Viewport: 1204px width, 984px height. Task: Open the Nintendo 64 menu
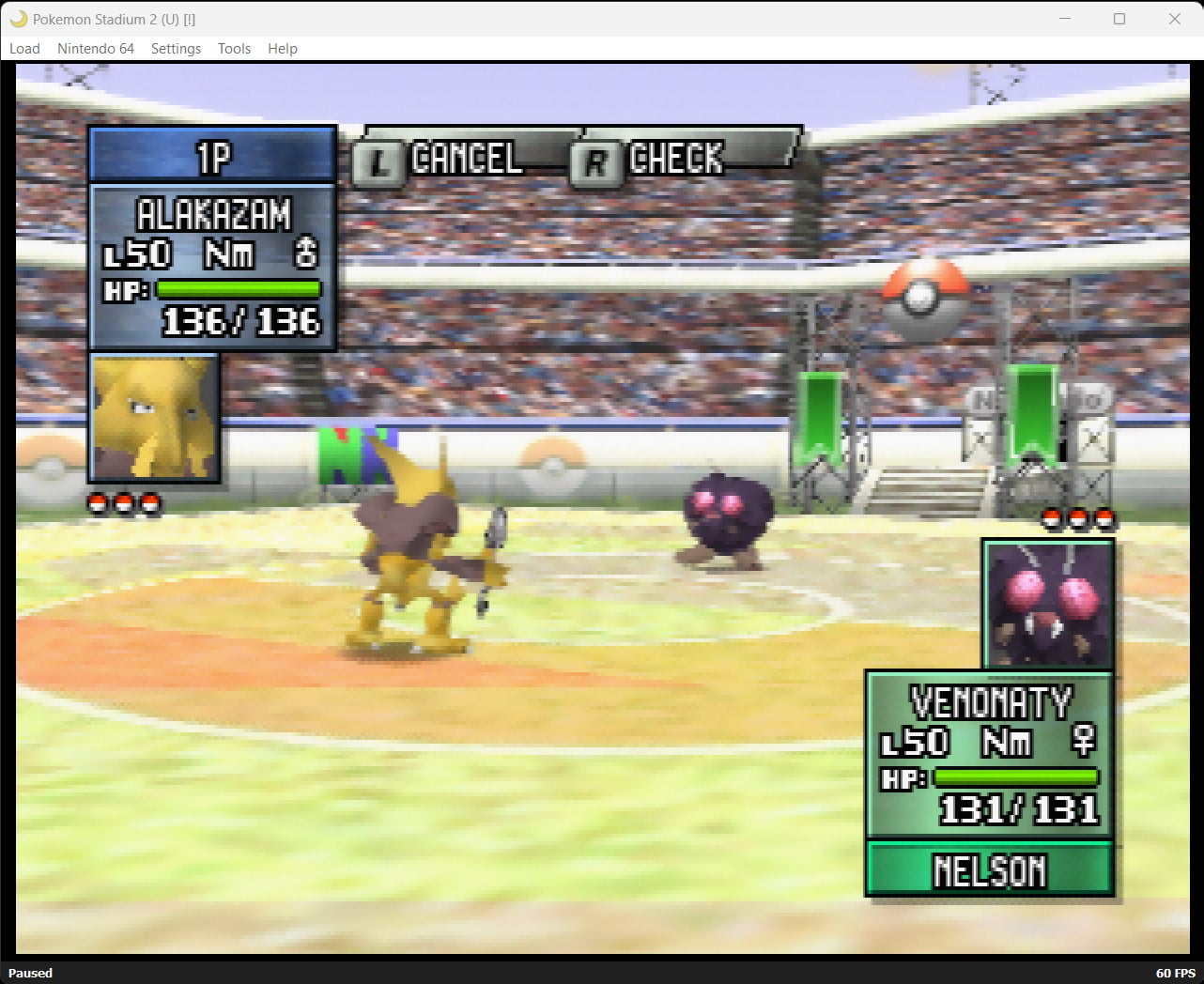(x=96, y=48)
